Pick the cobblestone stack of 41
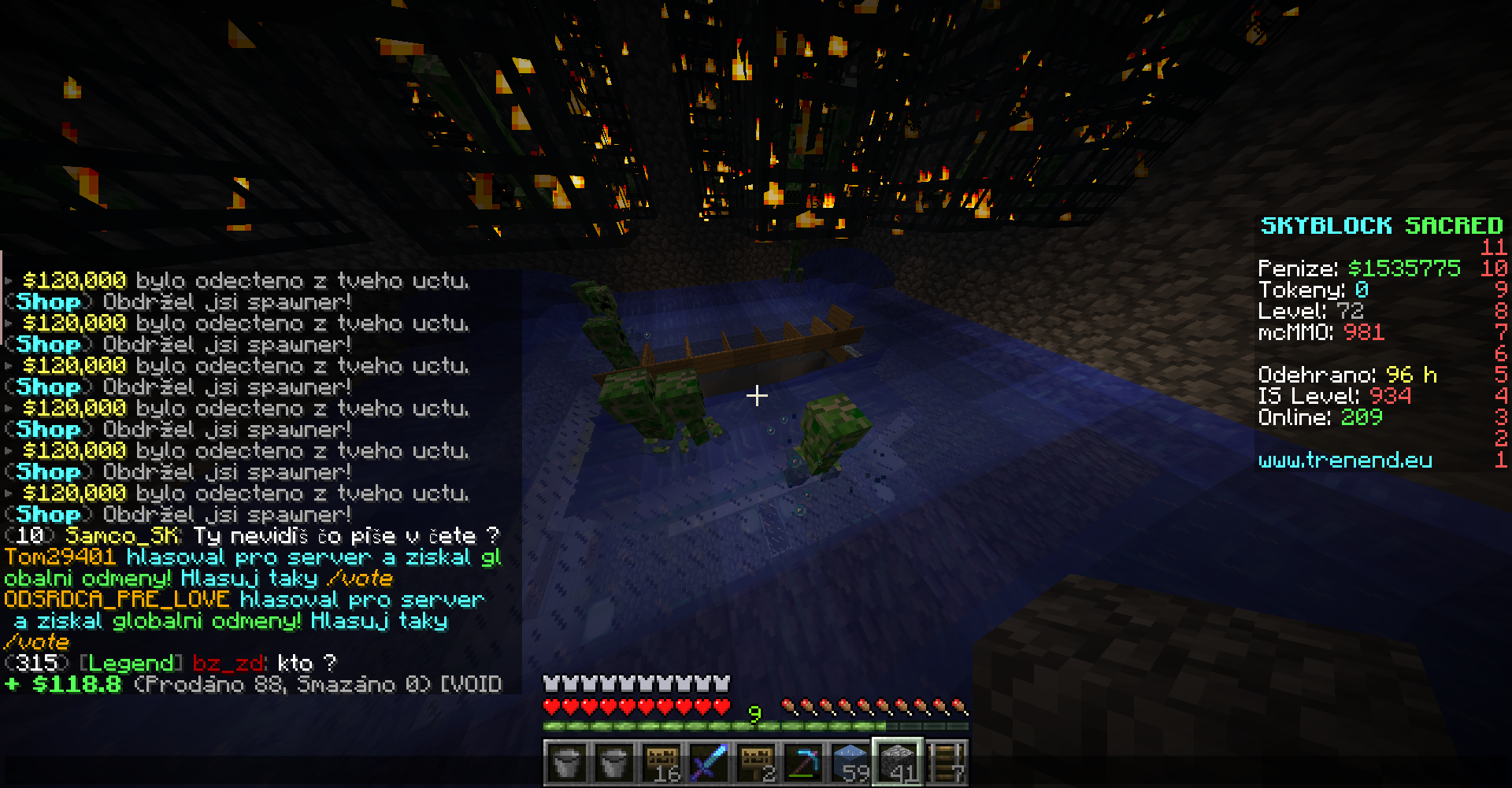Image resolution: width=1512 pixels, height=788 pixels. (x=899, y=763)
